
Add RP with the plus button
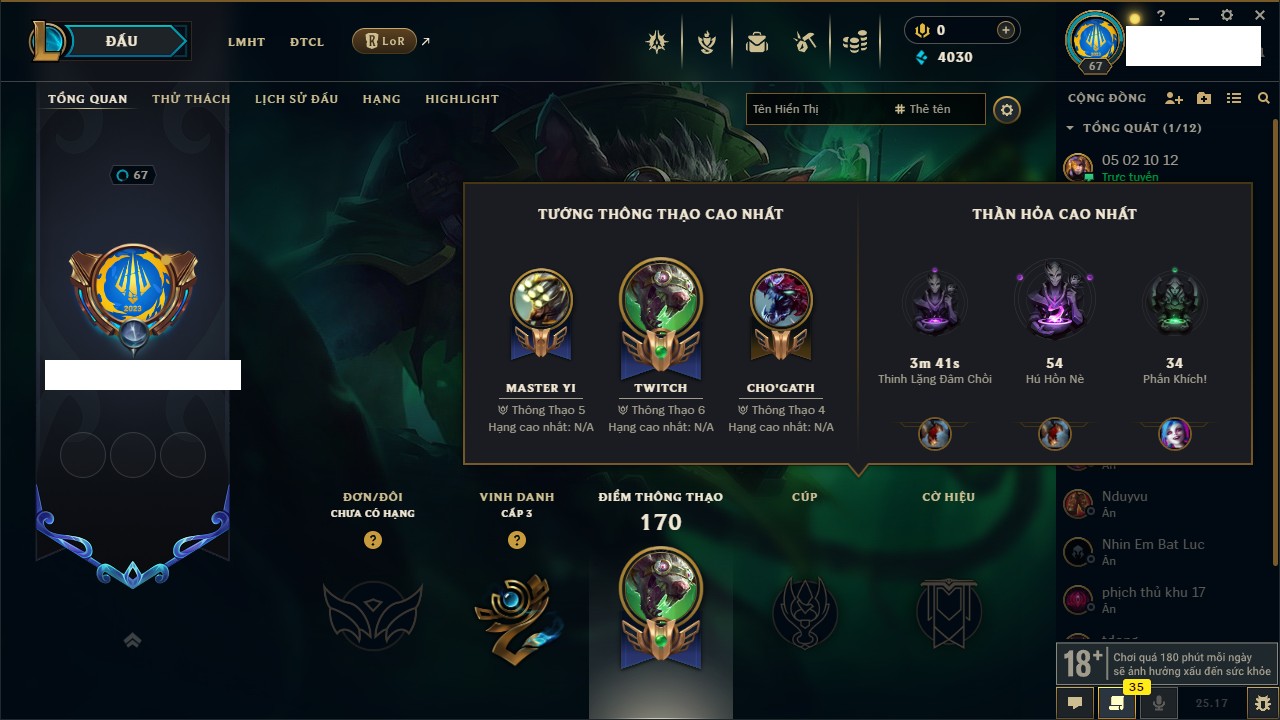(1006, 31)
